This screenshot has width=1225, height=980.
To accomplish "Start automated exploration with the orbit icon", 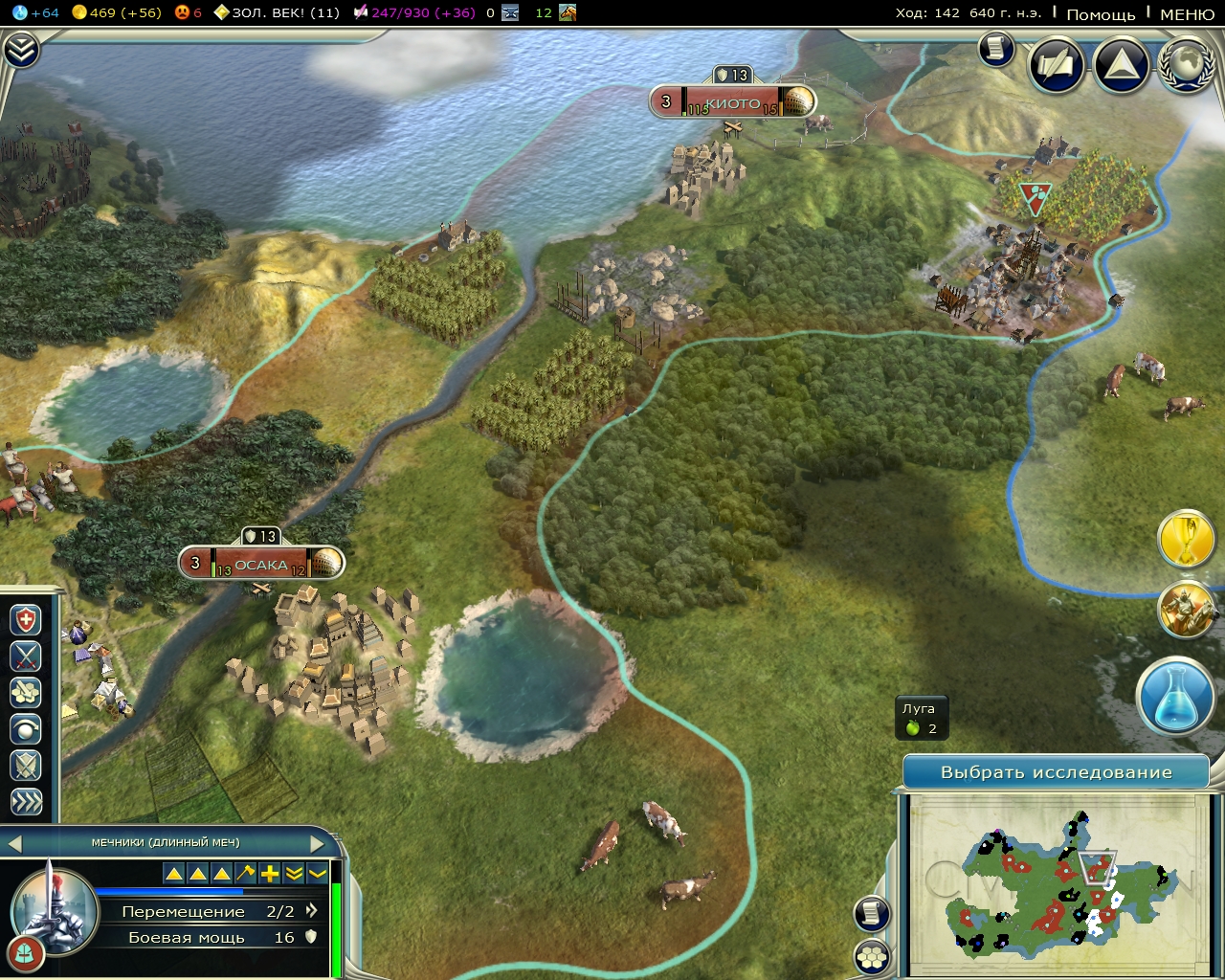I will [x=25, y=729].
